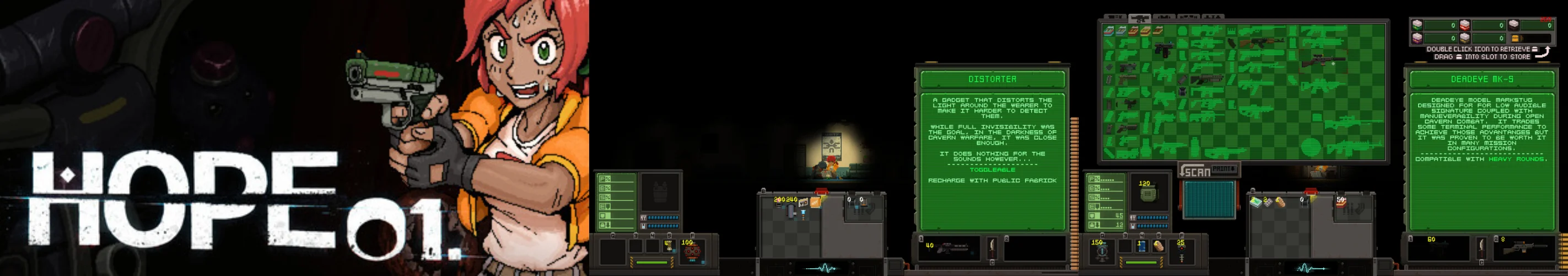
Task: Select the armor vest slot showing 120
Action: click(1147, 192)
